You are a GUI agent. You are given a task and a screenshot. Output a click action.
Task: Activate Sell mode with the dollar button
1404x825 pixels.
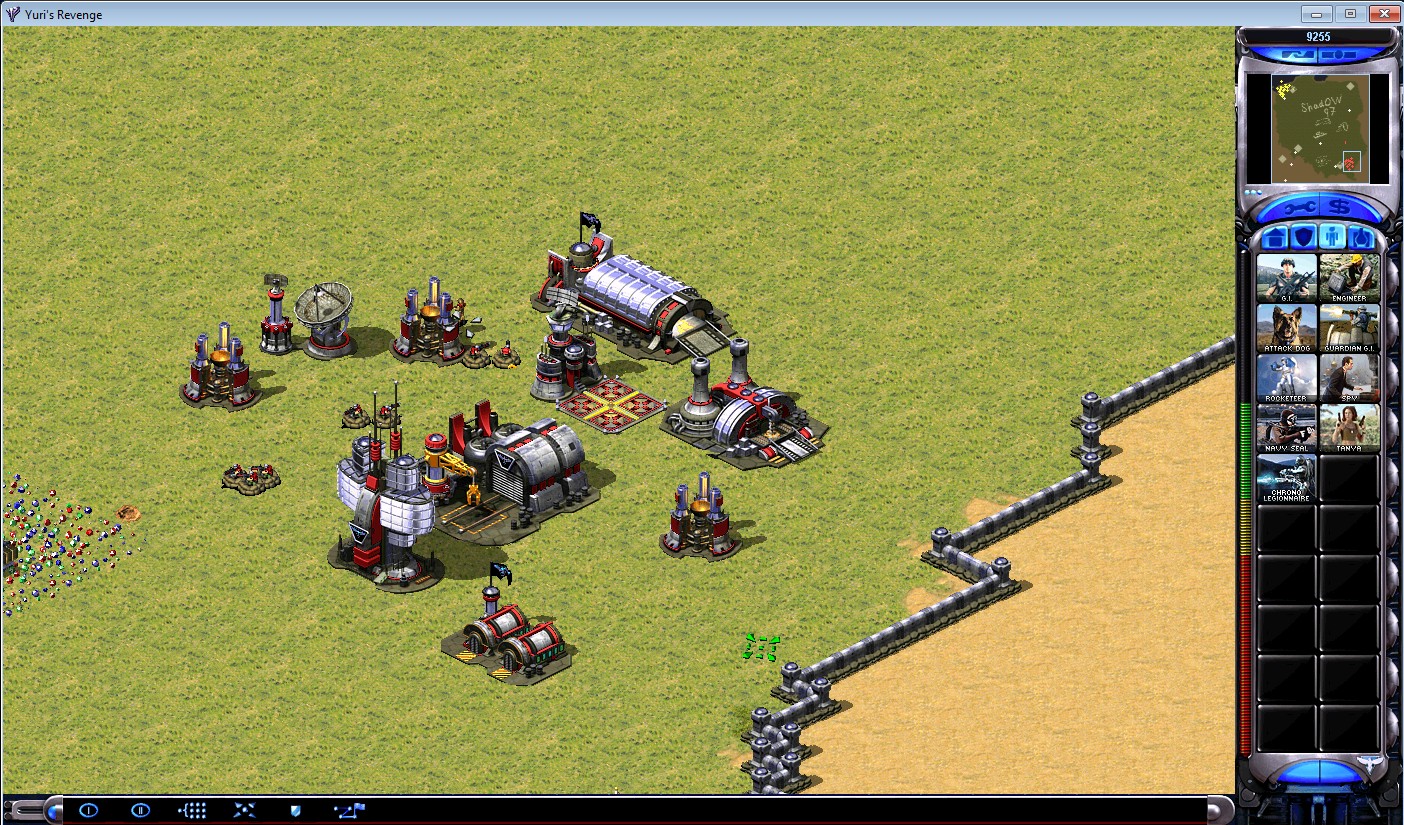(x=1338, y=205)
